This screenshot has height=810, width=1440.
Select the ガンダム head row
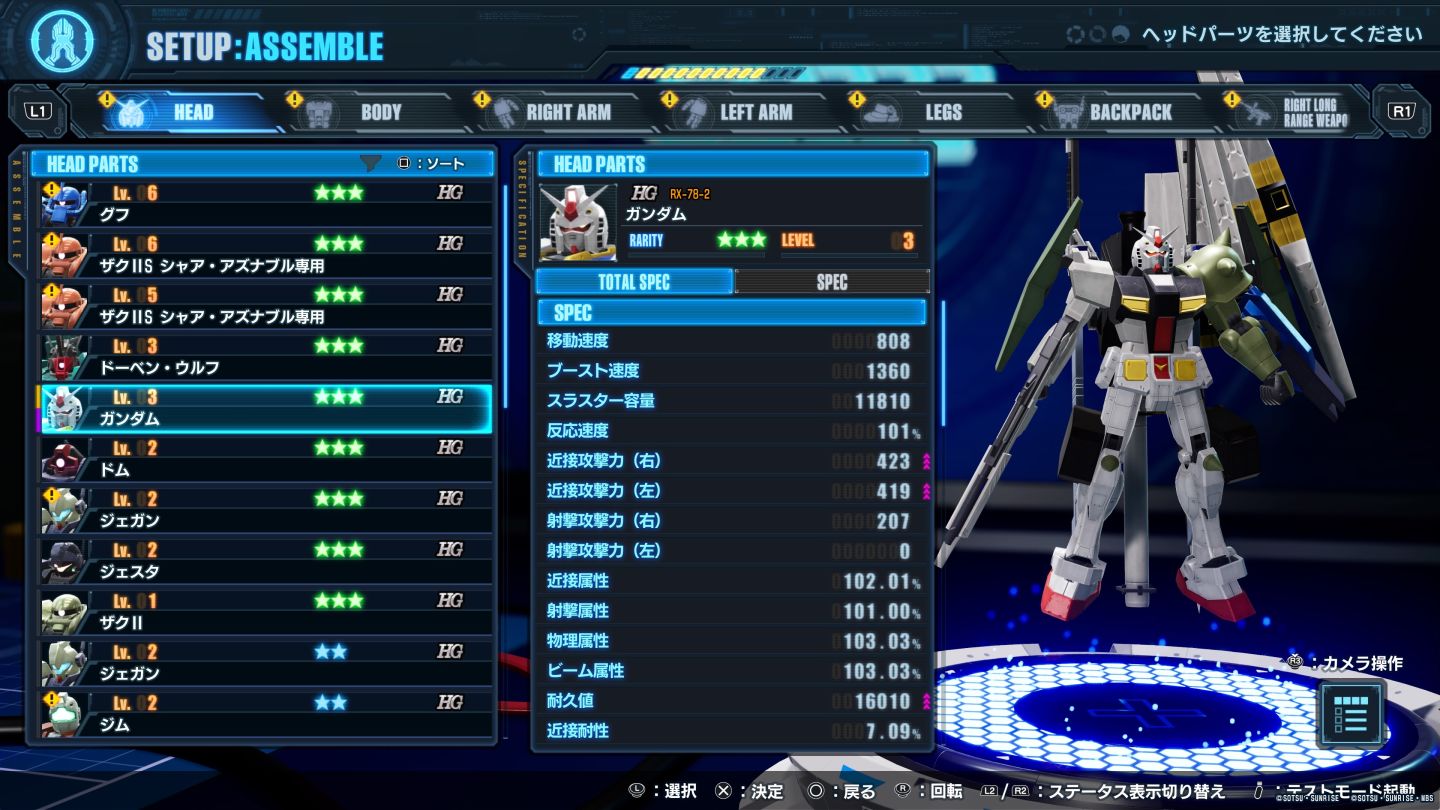[x=265, y=408]
